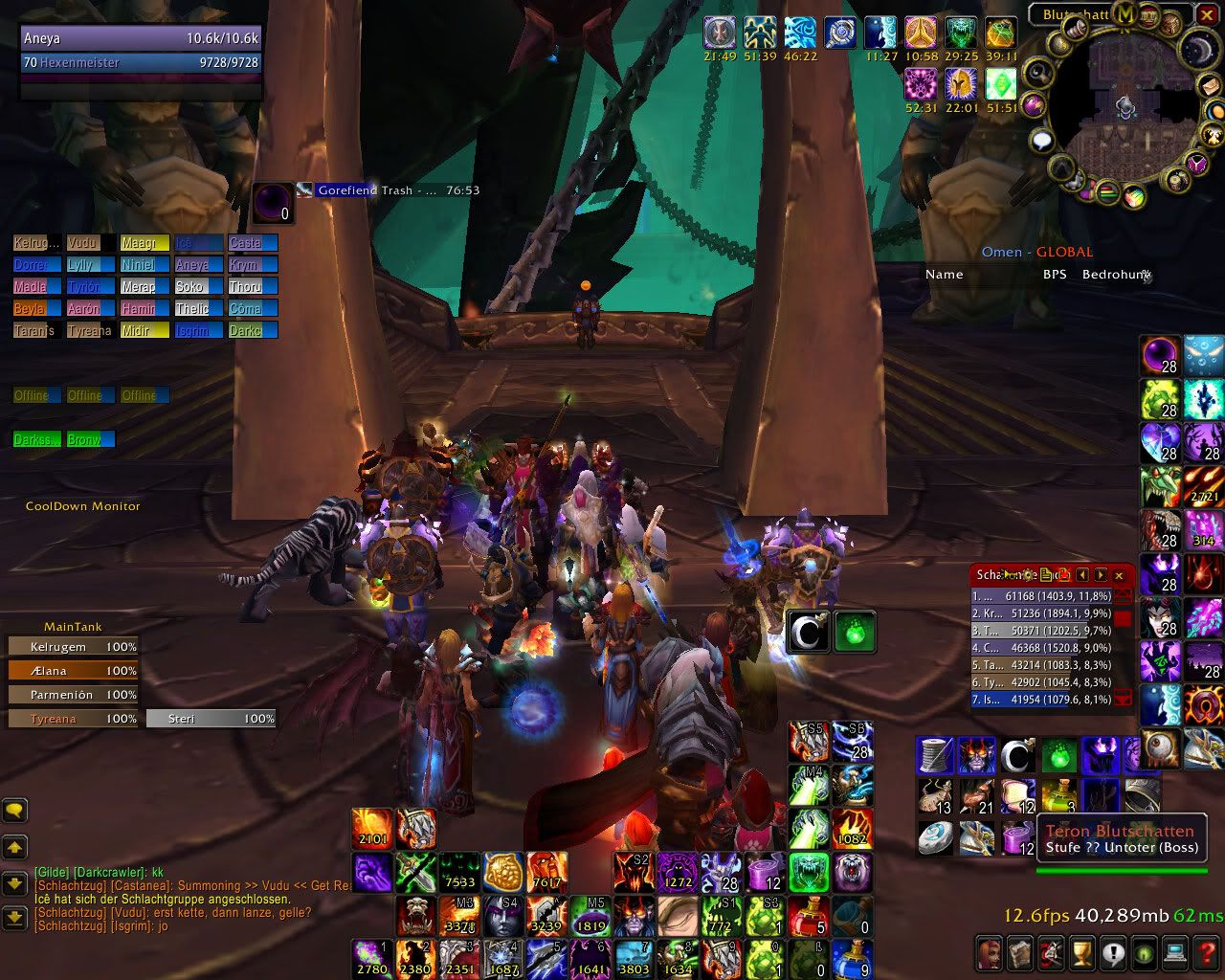Click the scroll-up triangle on the damage meter list
Viewport: 1225px width, 980px height.
[1124, 593]
